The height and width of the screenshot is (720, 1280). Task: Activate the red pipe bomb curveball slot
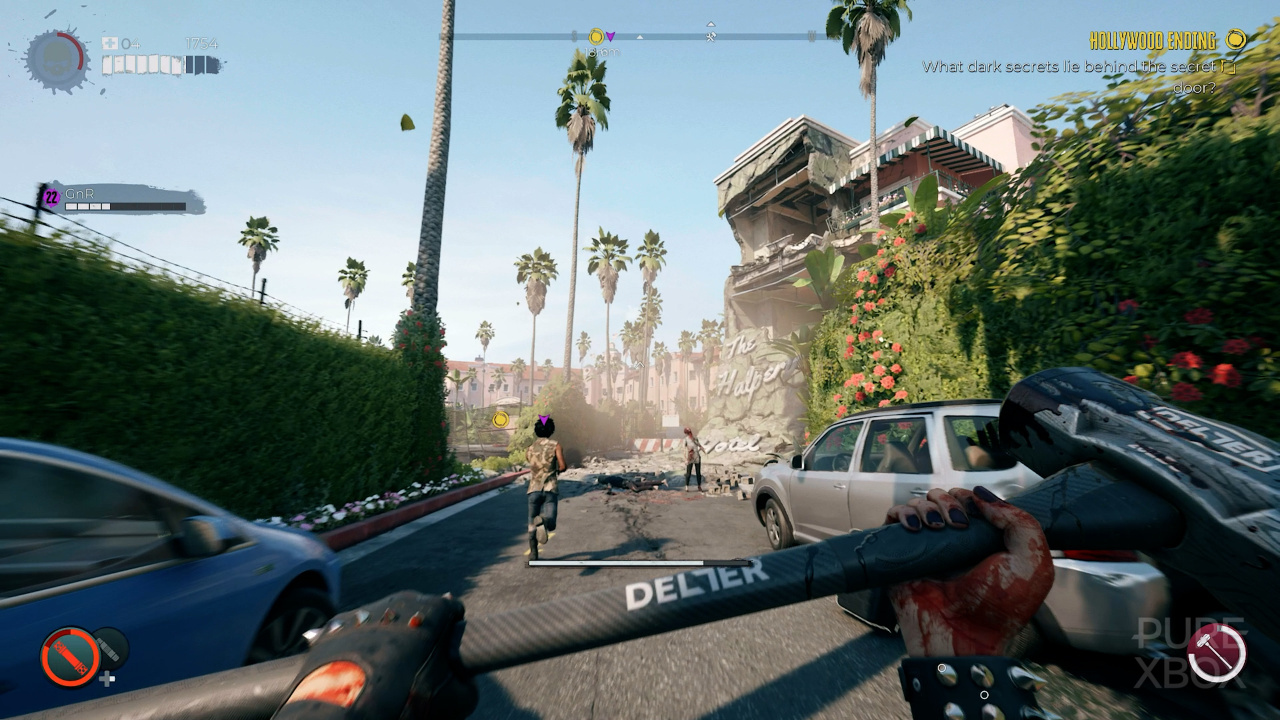tap(70, 656)
